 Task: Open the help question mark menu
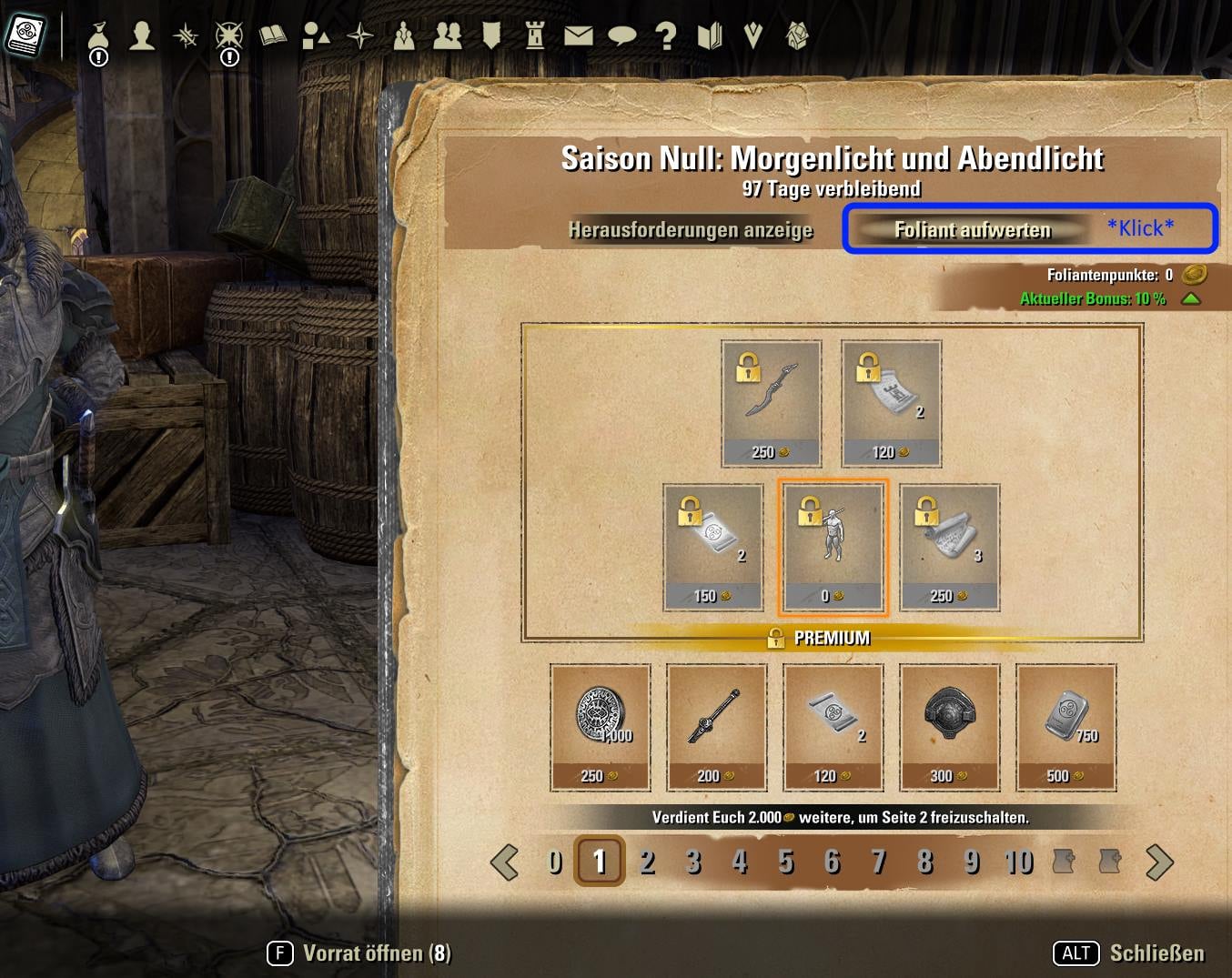pos(666,35)
